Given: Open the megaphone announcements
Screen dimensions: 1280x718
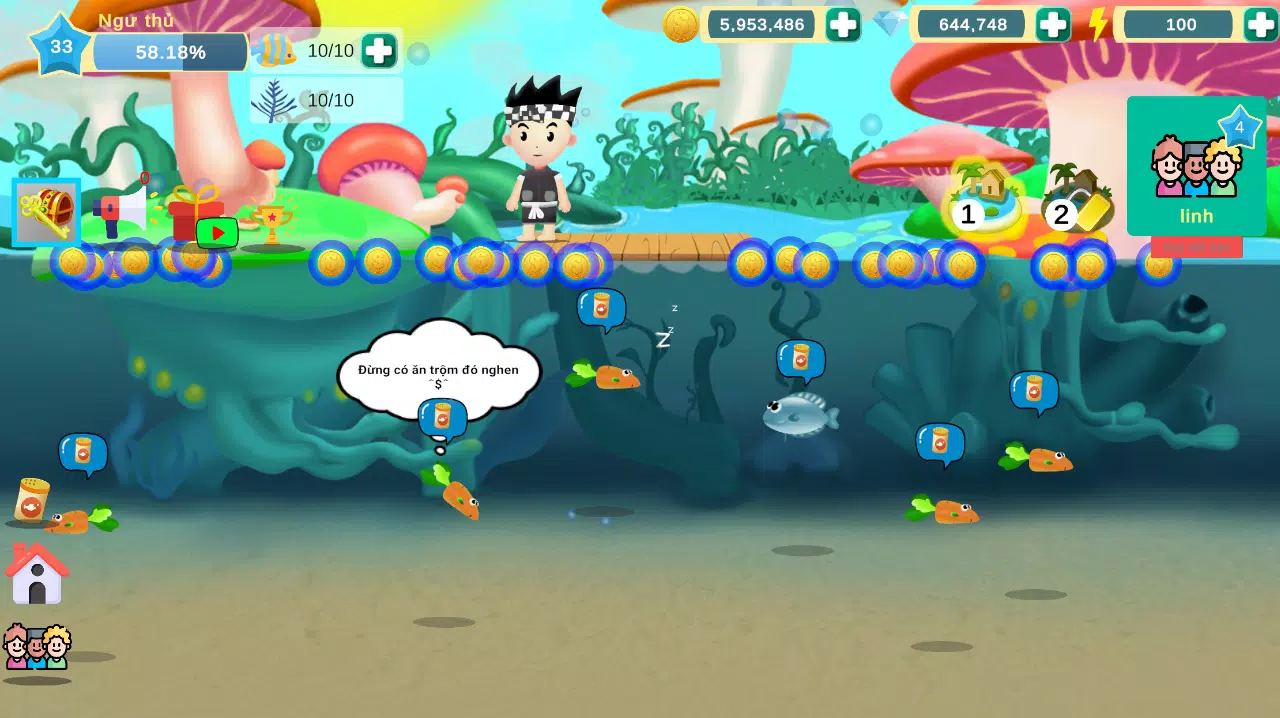Looking at the screenshot, I should pyautogui.click(x=119, y=211).
